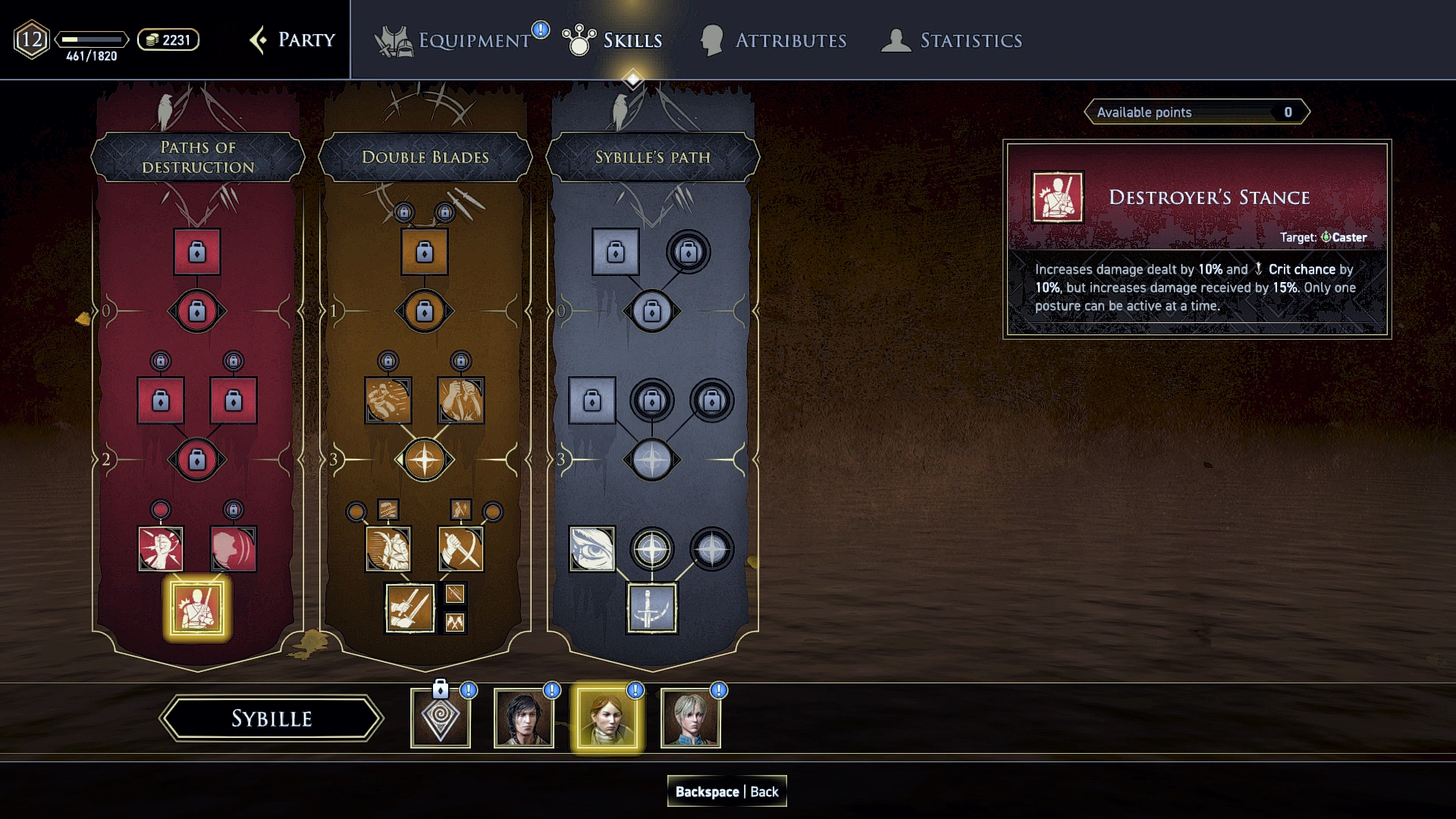Show the Statistics tab
Image resolution: width=1456 pixels, height=819 pixels.
pyautogui.click(x=952, y=40)
